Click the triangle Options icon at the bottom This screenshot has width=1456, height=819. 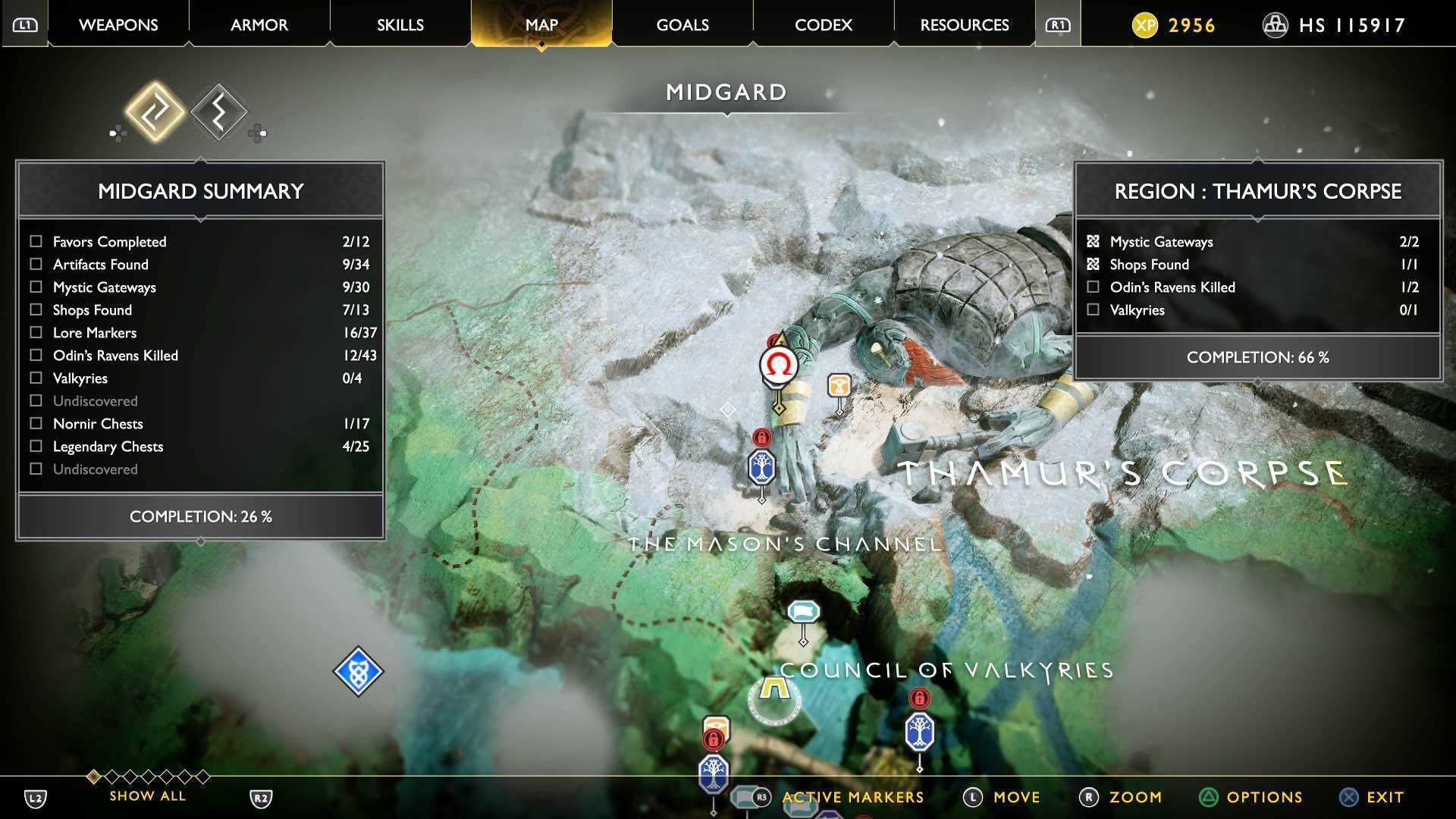pos(1209,797)
